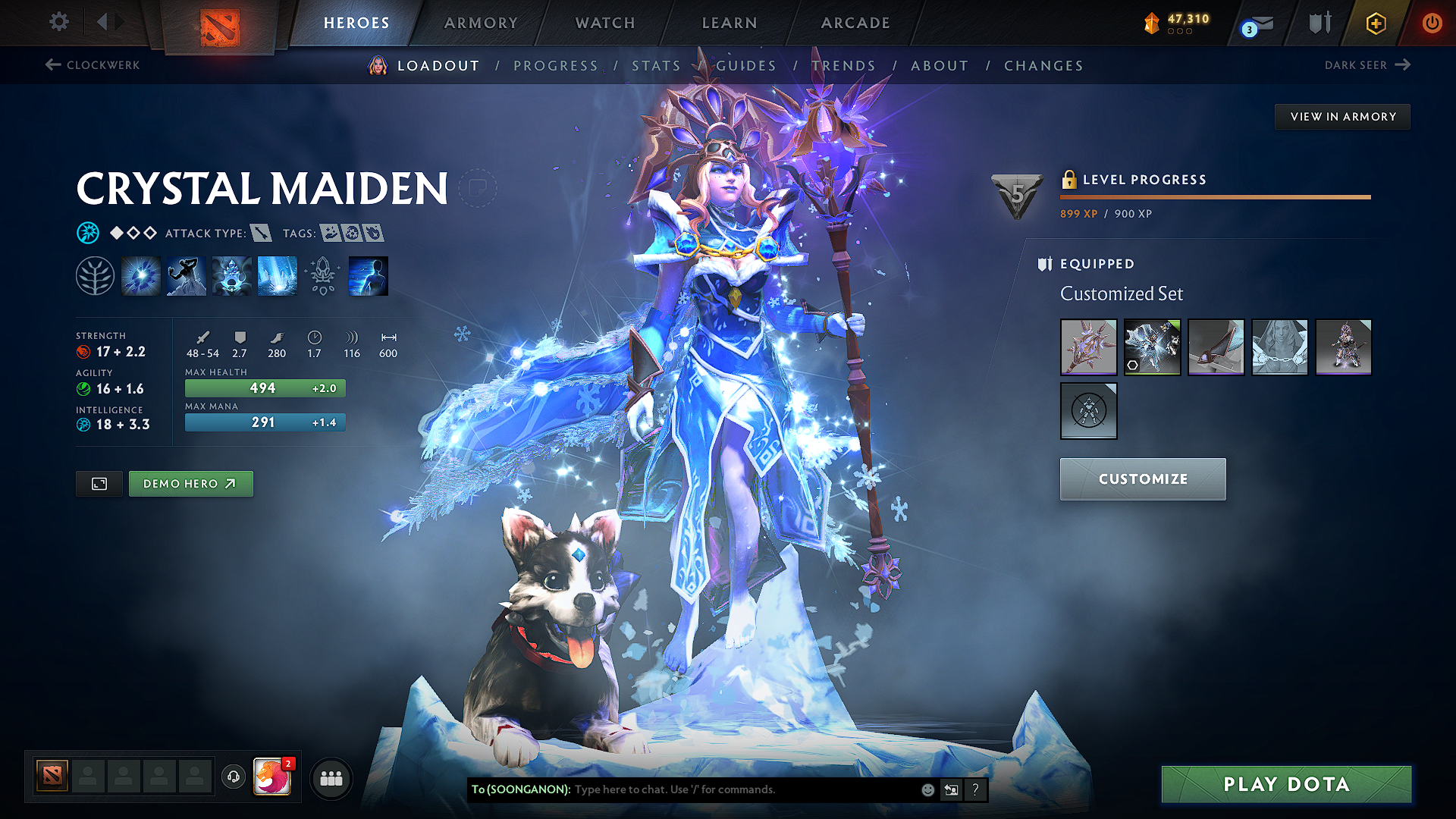Open VIEW IN ARMORY

coord(1342,116)
